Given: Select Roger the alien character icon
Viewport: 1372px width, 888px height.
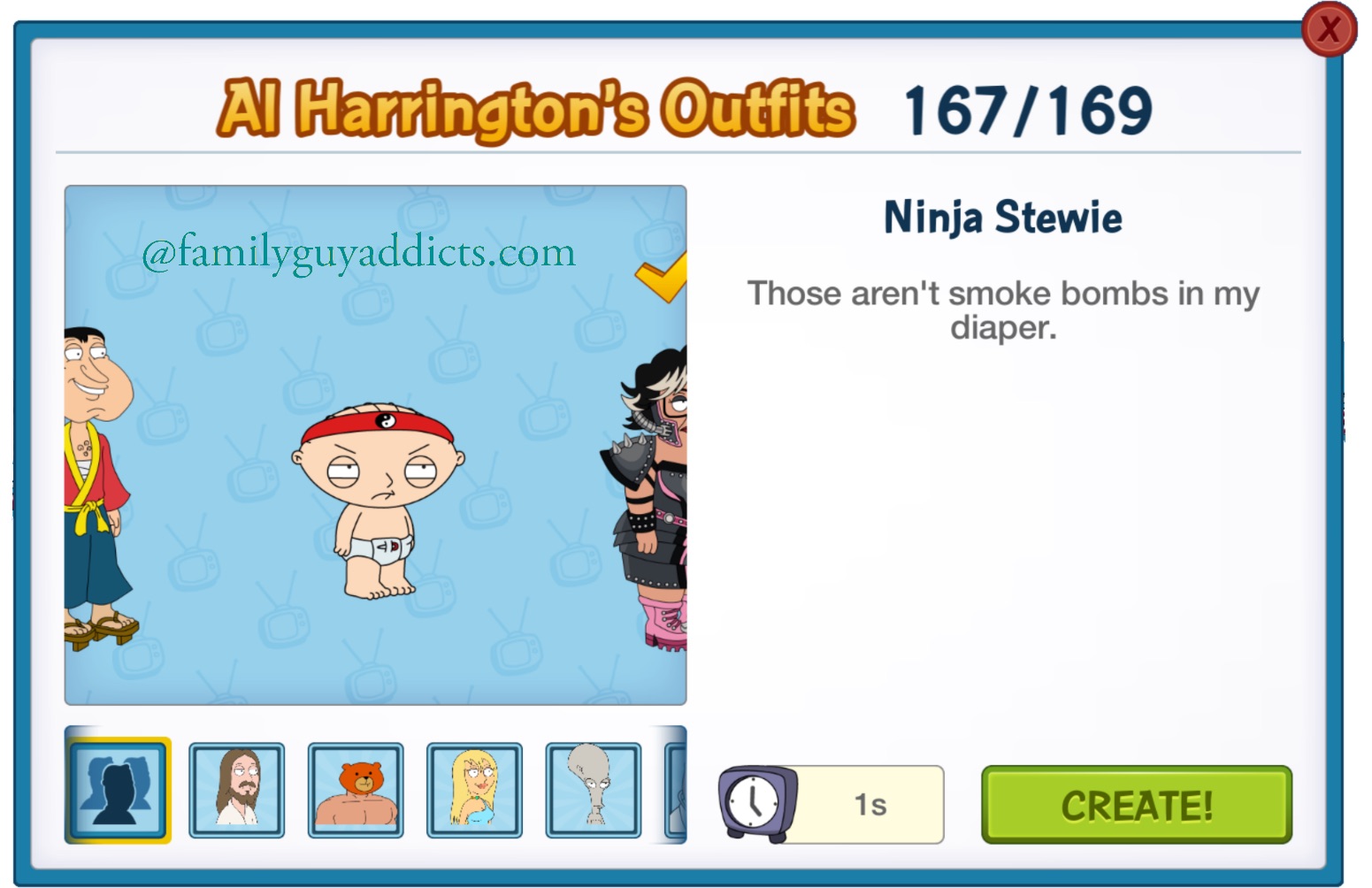Looking at the screenshot, I should (x=593, y=788).
